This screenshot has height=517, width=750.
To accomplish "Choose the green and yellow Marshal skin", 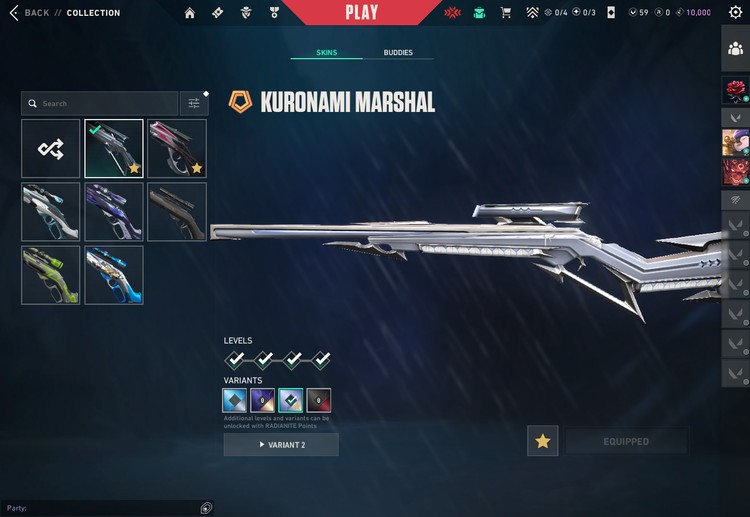I will pyautogui.click(x=51, y=274).
